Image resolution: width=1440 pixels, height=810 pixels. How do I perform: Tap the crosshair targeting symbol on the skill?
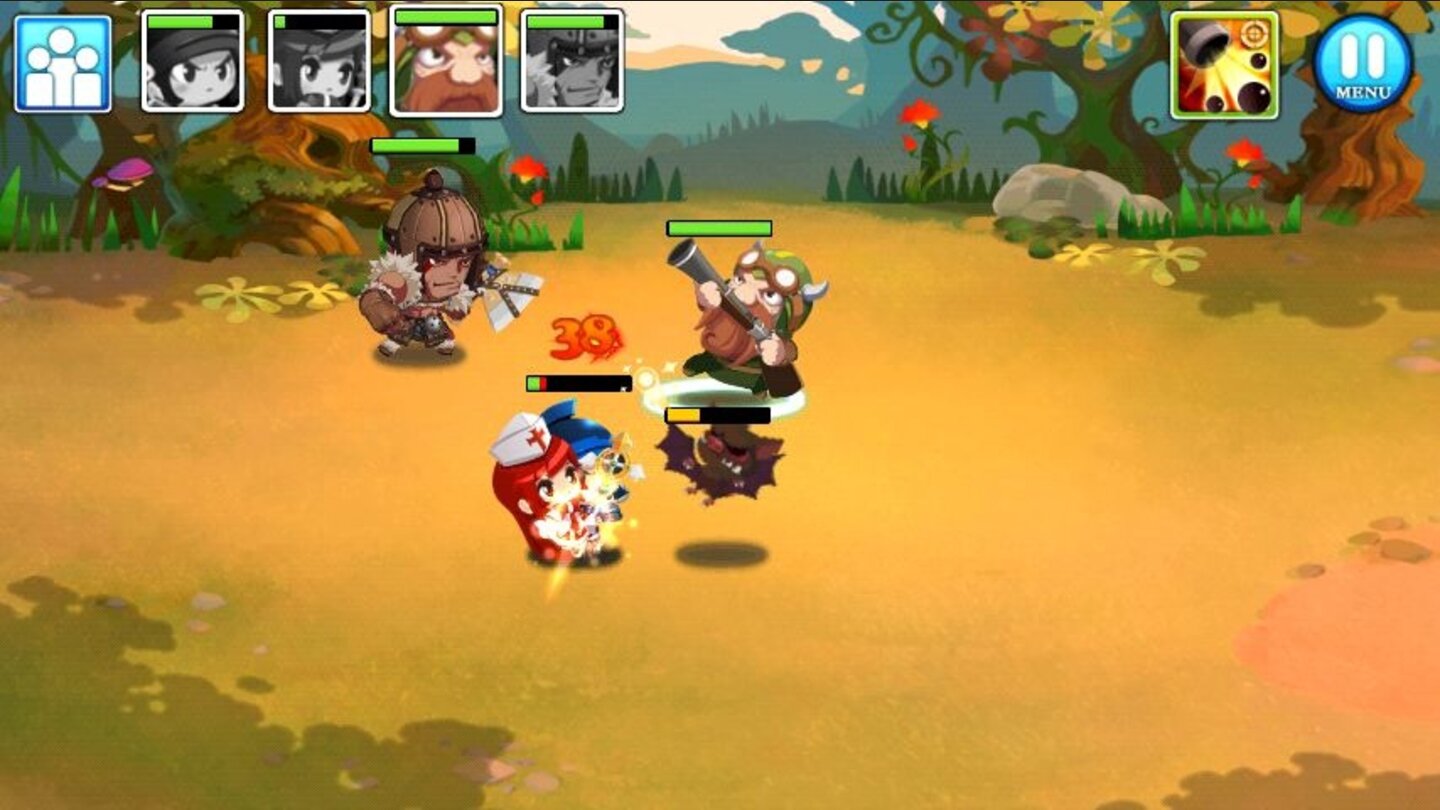click(x=1252, y=33)
